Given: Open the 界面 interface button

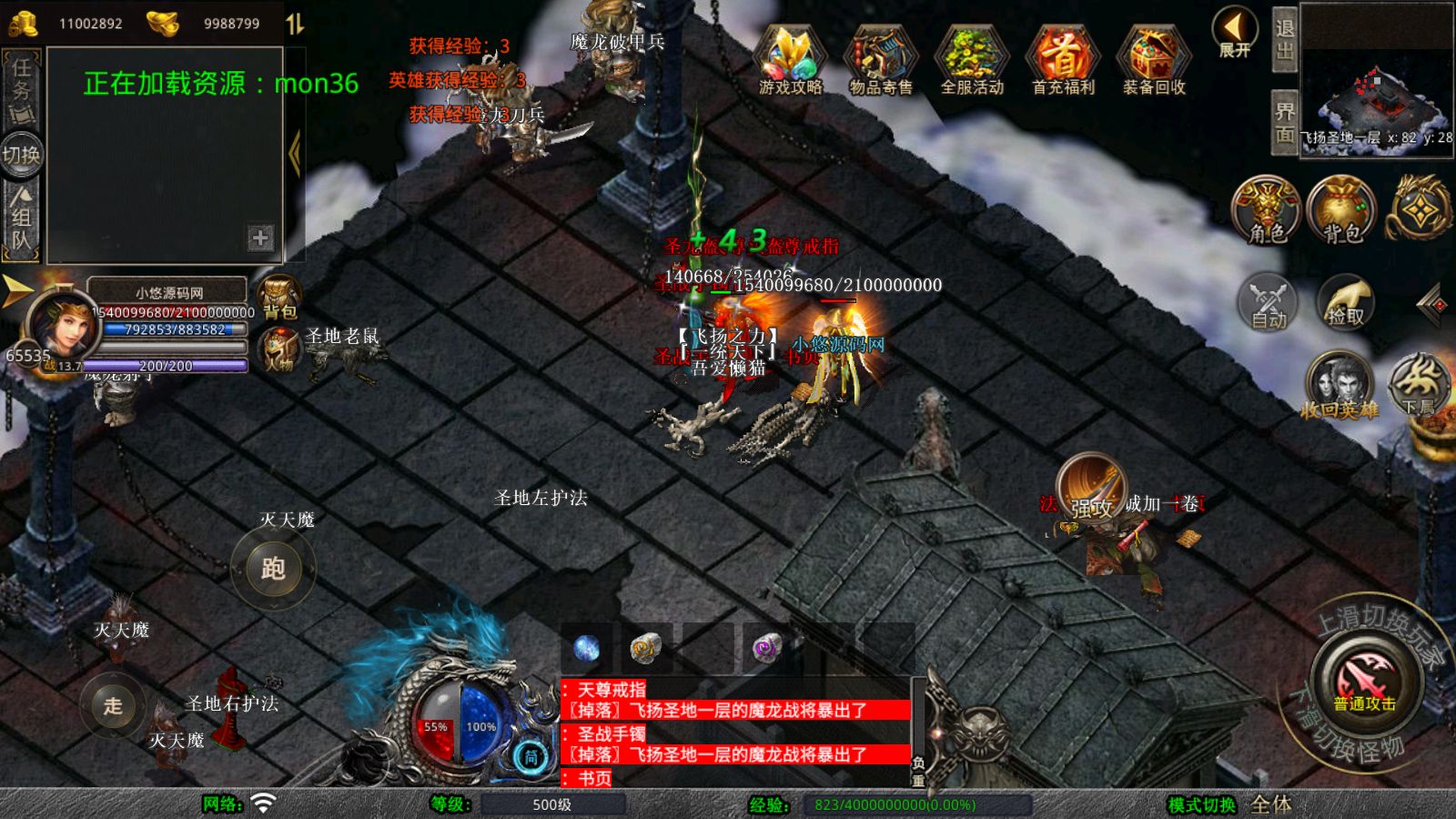Looking at the screenshot, I should (1284, 122).
